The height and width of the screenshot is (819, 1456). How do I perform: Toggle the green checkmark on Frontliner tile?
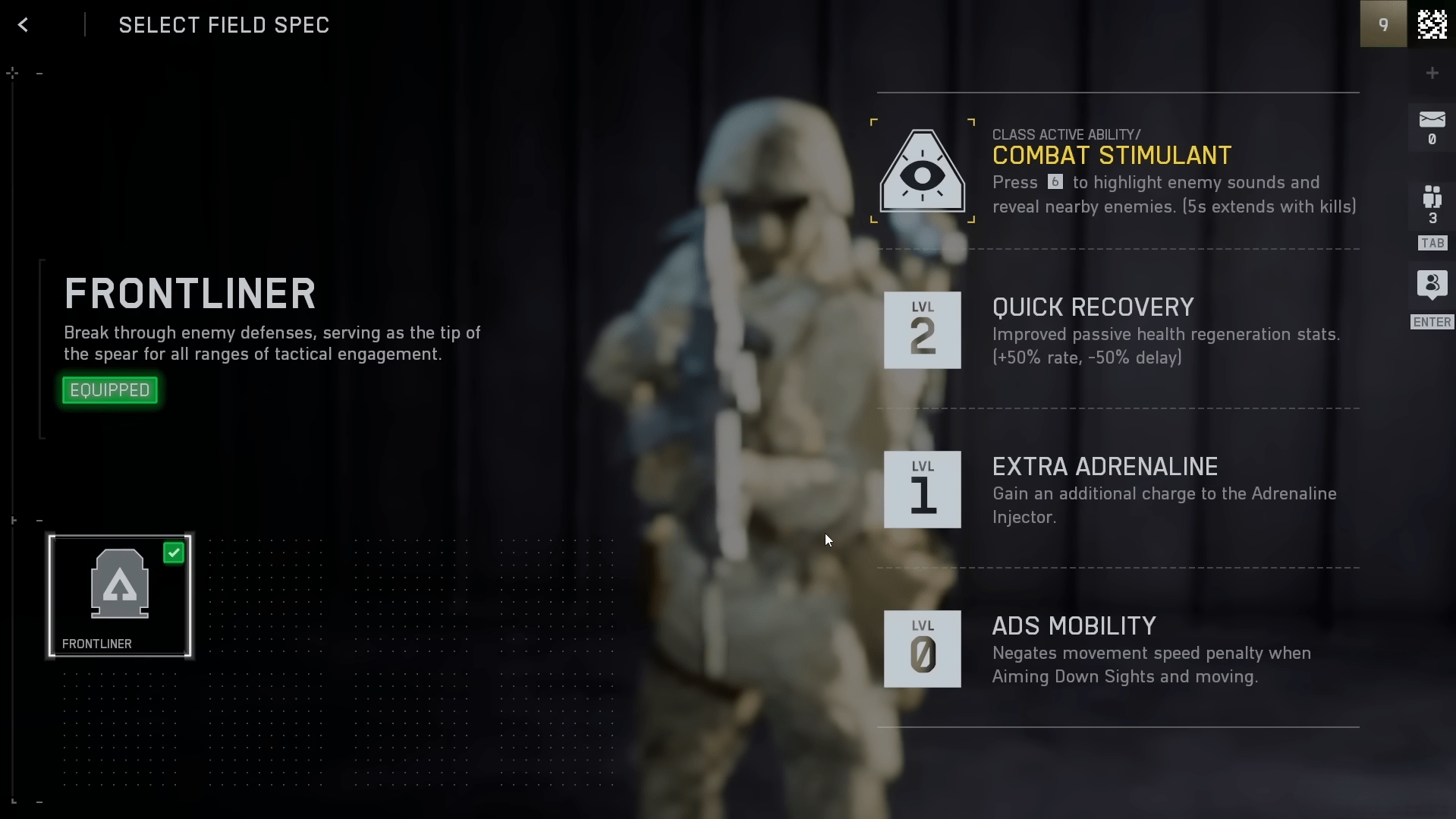point(174,552)
